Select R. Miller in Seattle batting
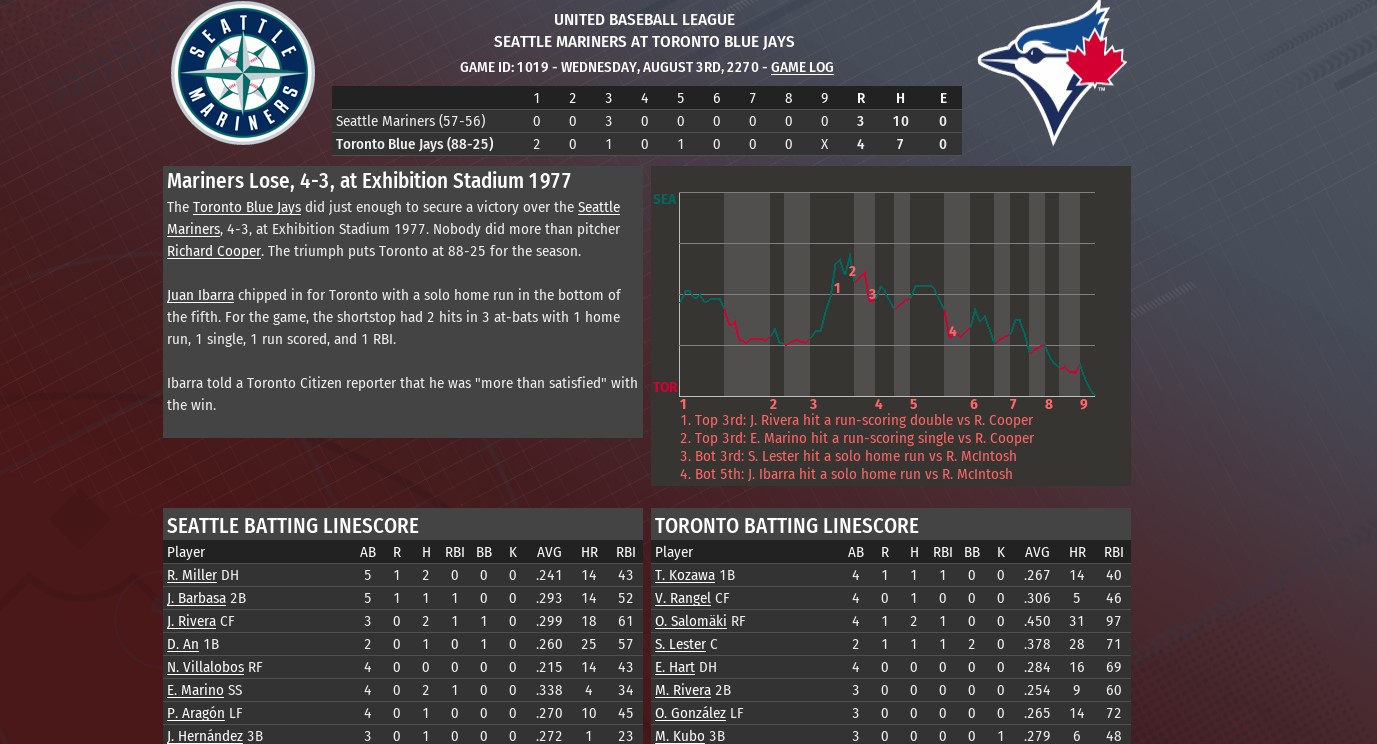The height and width of the screenshot is (744, 1377). [x=191, y=575]
